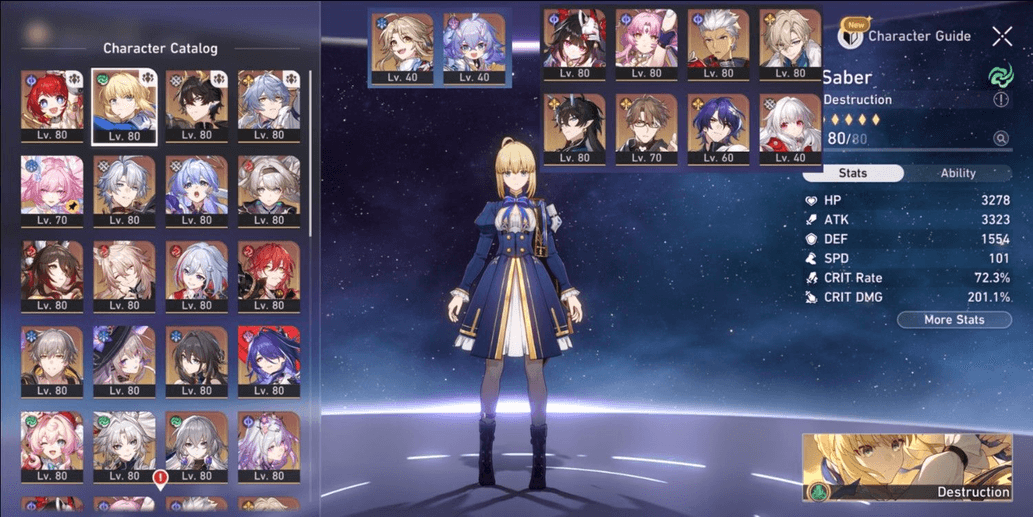The image size is (1033, 517).
Task: Pick the white-haired red-eyed Lv. 40 portrait
Action: coord(790,130)
